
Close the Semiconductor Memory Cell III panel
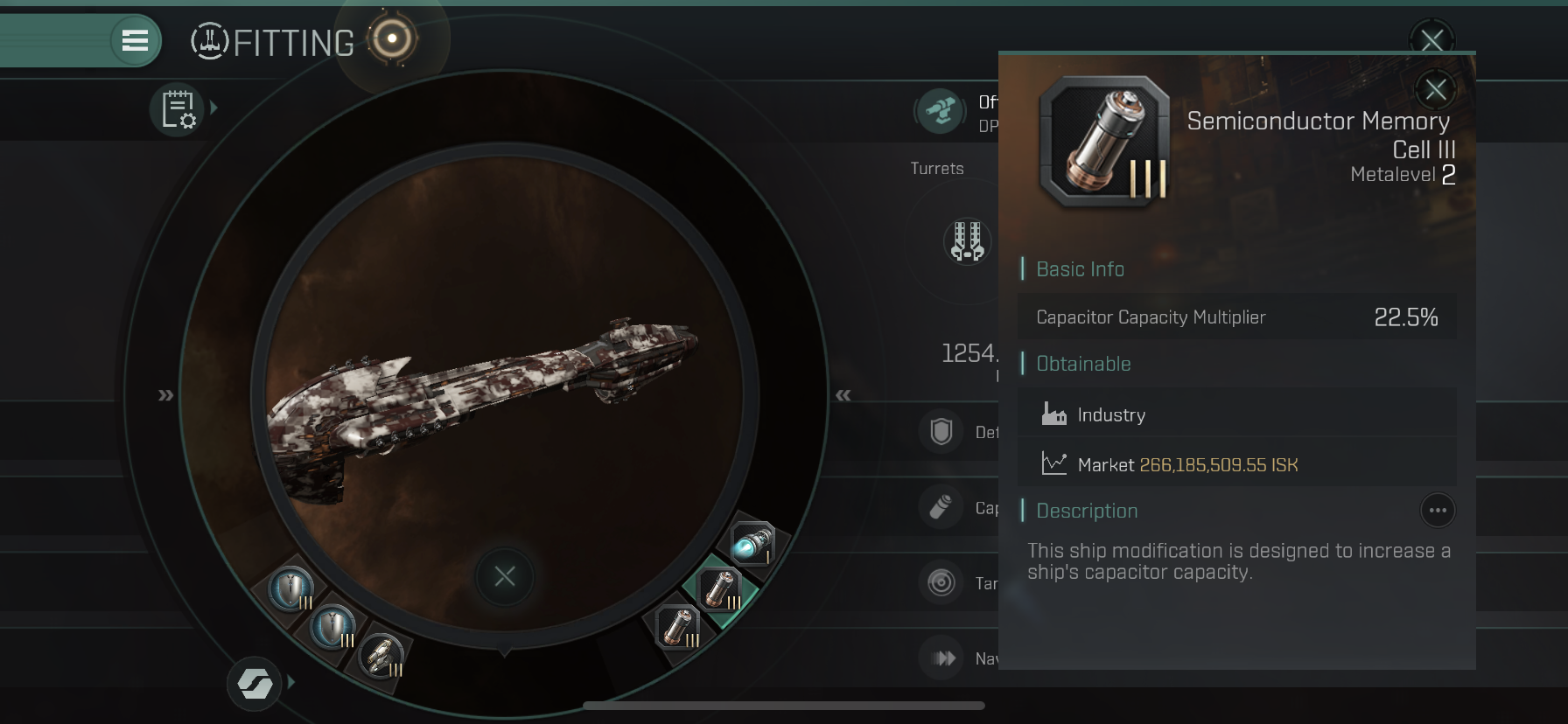[x=1435, y=89]
